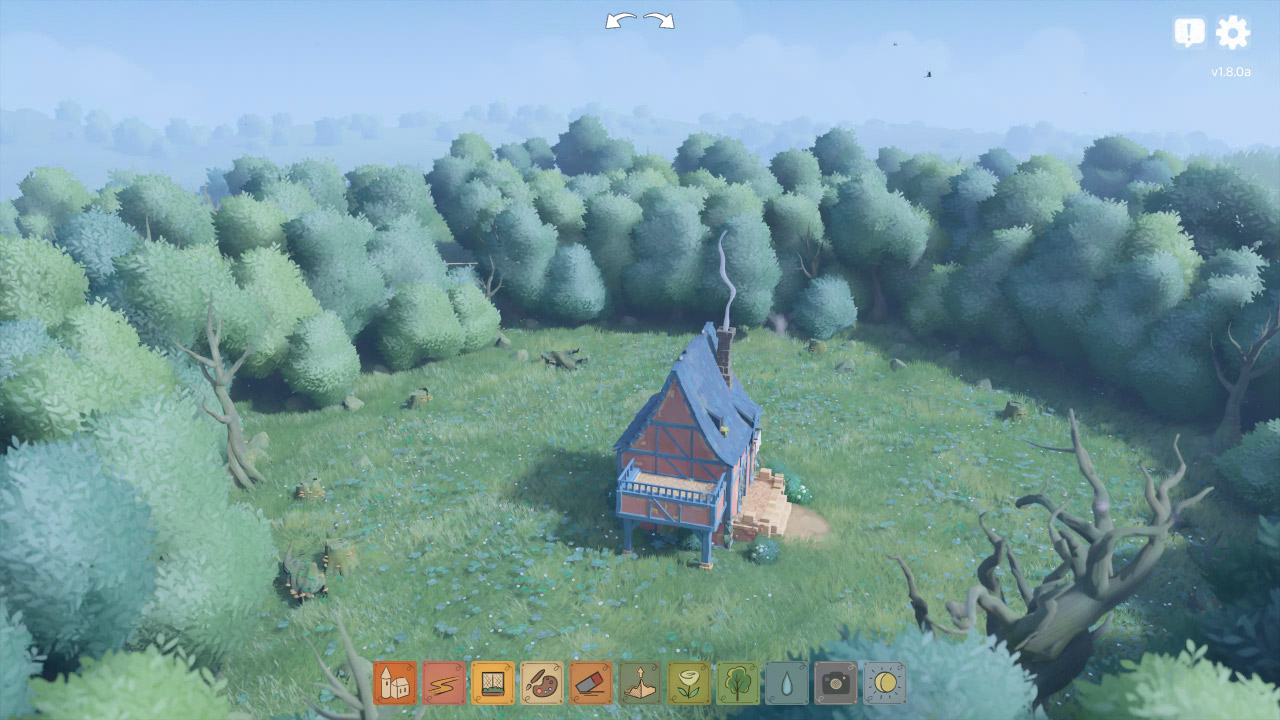
Task: Click the v1.8.0a version label
Action: (1232, 71)
